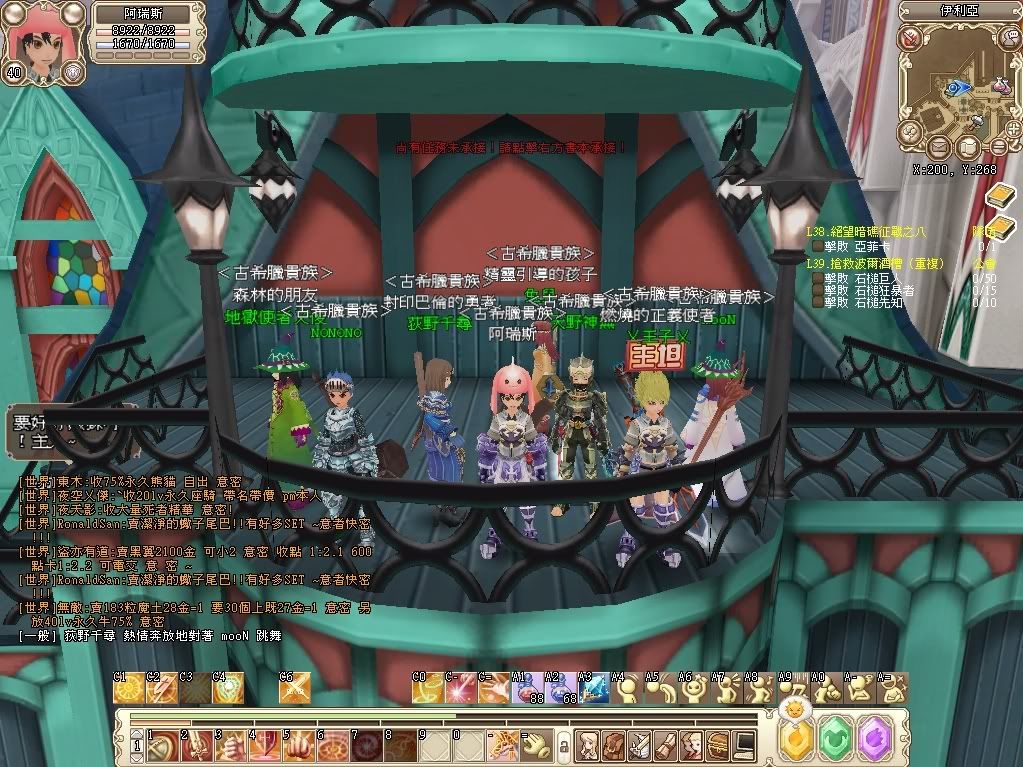This screenshot has height=767, width=1023.
Task: Activate the golden sun skill in slot C1
Action: point(128,689)
